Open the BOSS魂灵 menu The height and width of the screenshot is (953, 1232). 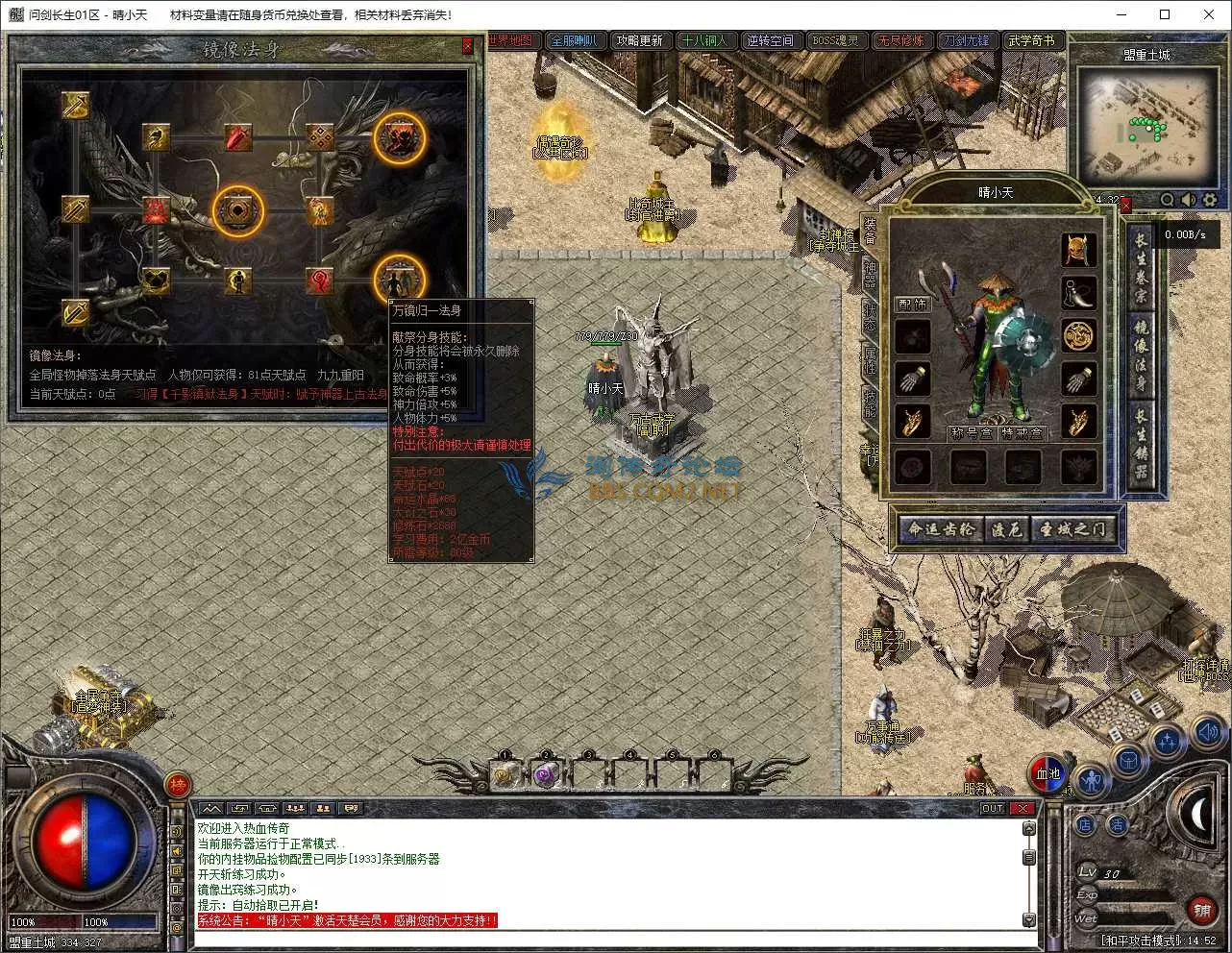click(x=836, y=40)
